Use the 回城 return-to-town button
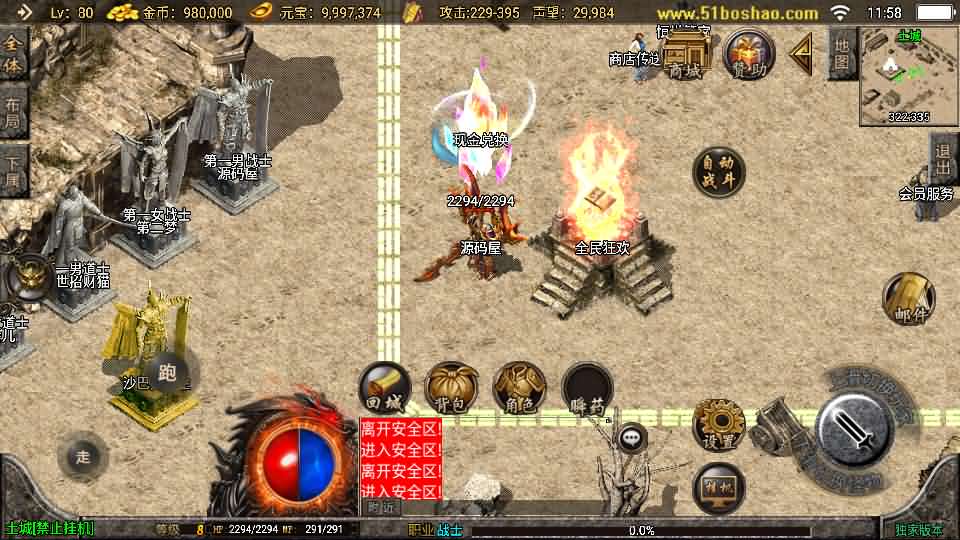This screenshot has height=540, width=960. [x=385, y=388]
